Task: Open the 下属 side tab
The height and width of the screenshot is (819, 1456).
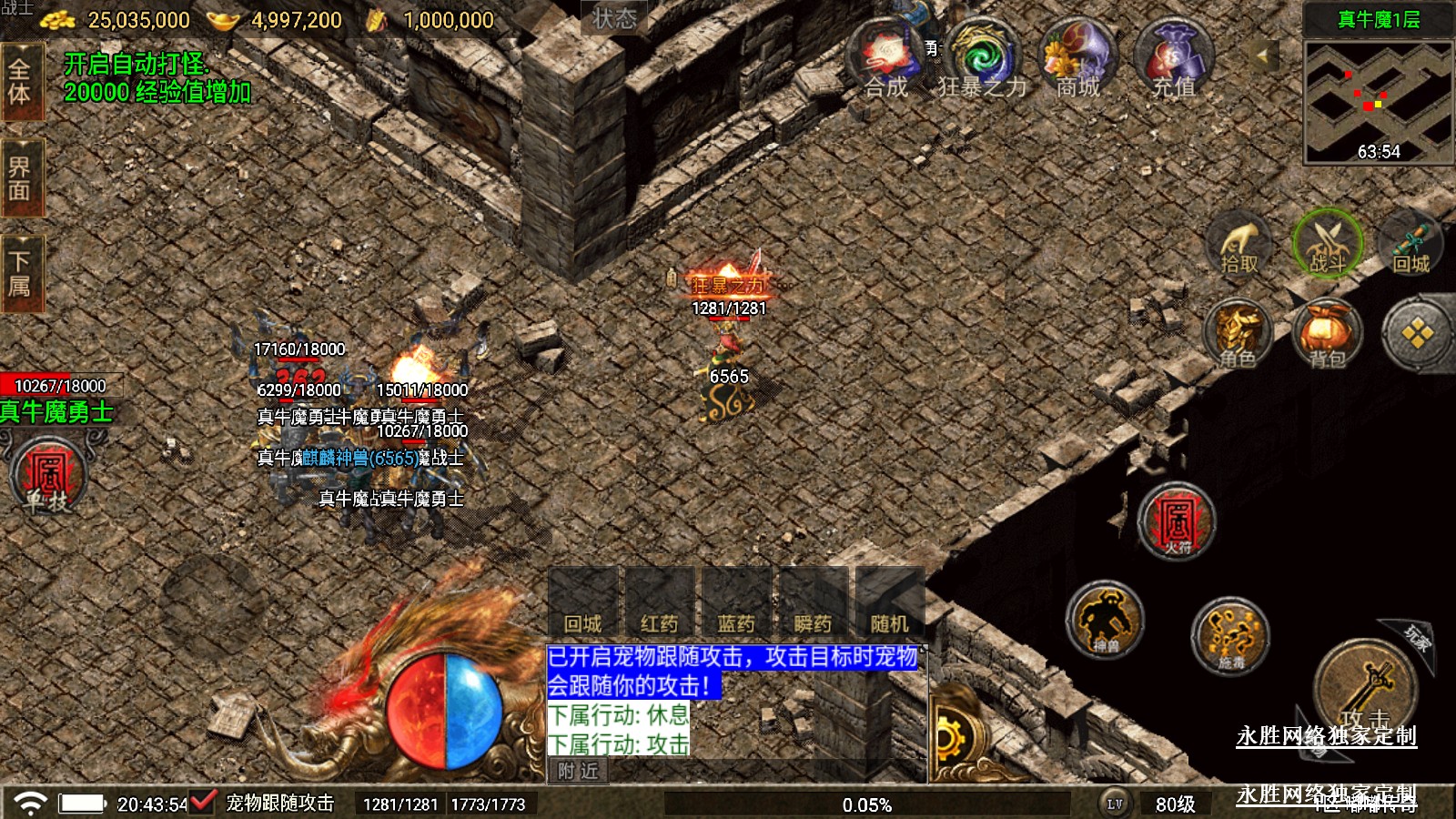Action: [x=20, y=273]
